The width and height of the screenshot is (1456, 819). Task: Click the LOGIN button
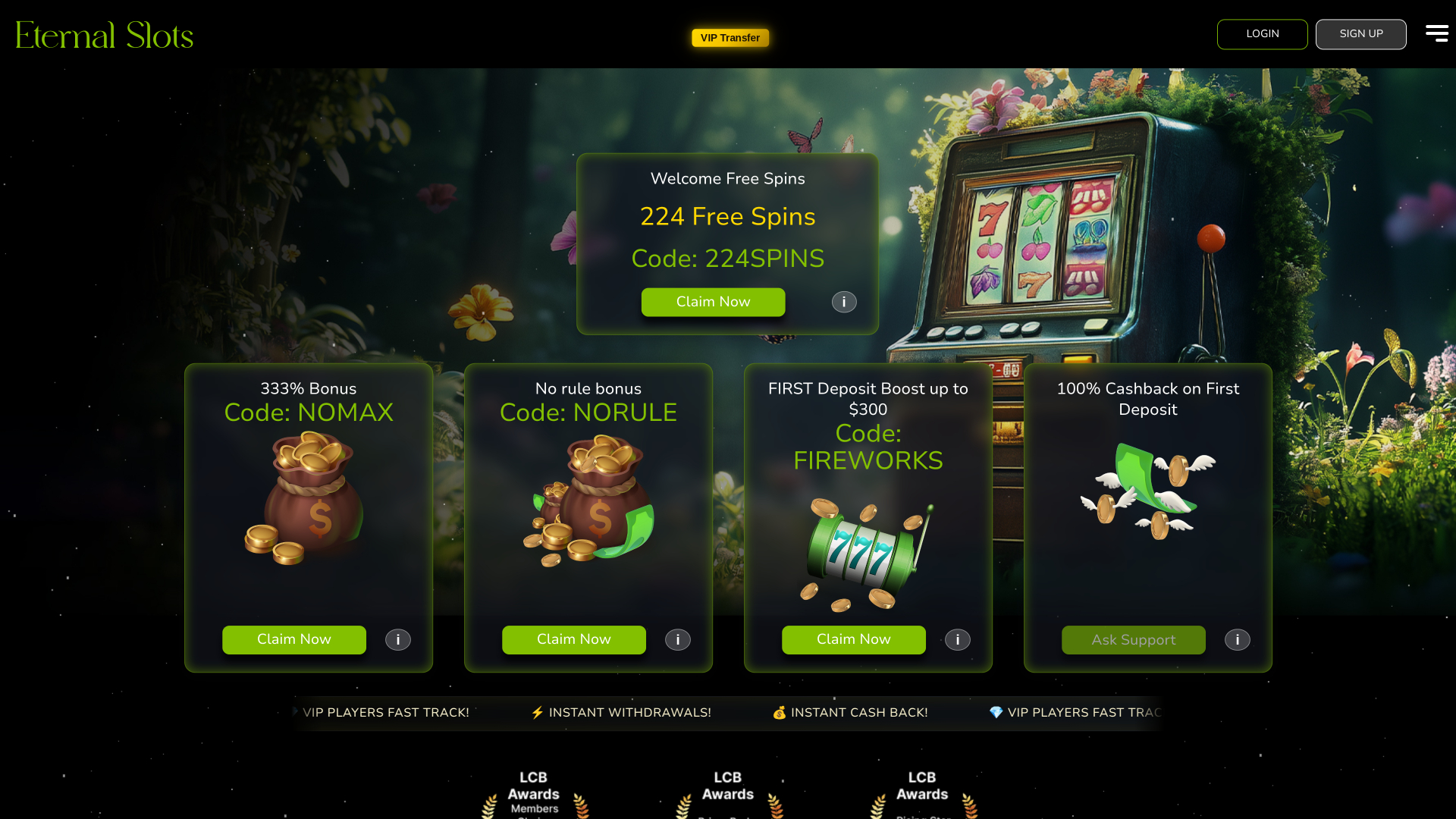pyautogui.click(x=1262, y=33)
